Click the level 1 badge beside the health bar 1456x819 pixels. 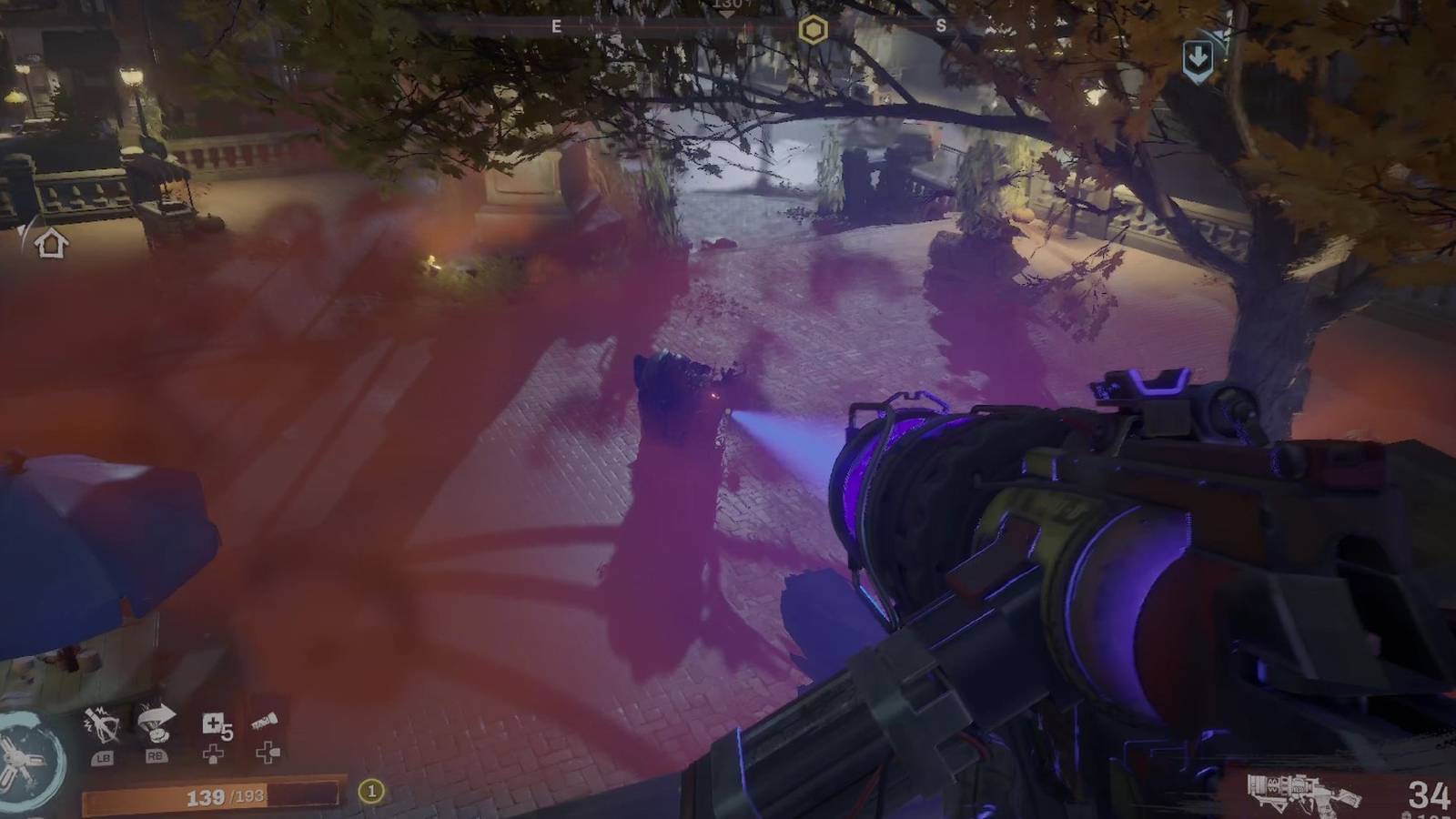(369, 791)
